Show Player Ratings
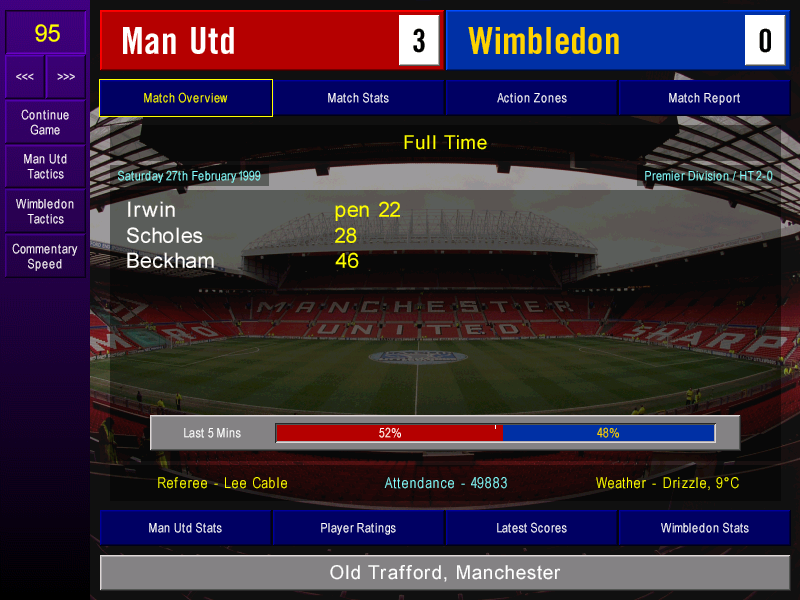This screenshot has height=600, width=800. pos(358,528)
